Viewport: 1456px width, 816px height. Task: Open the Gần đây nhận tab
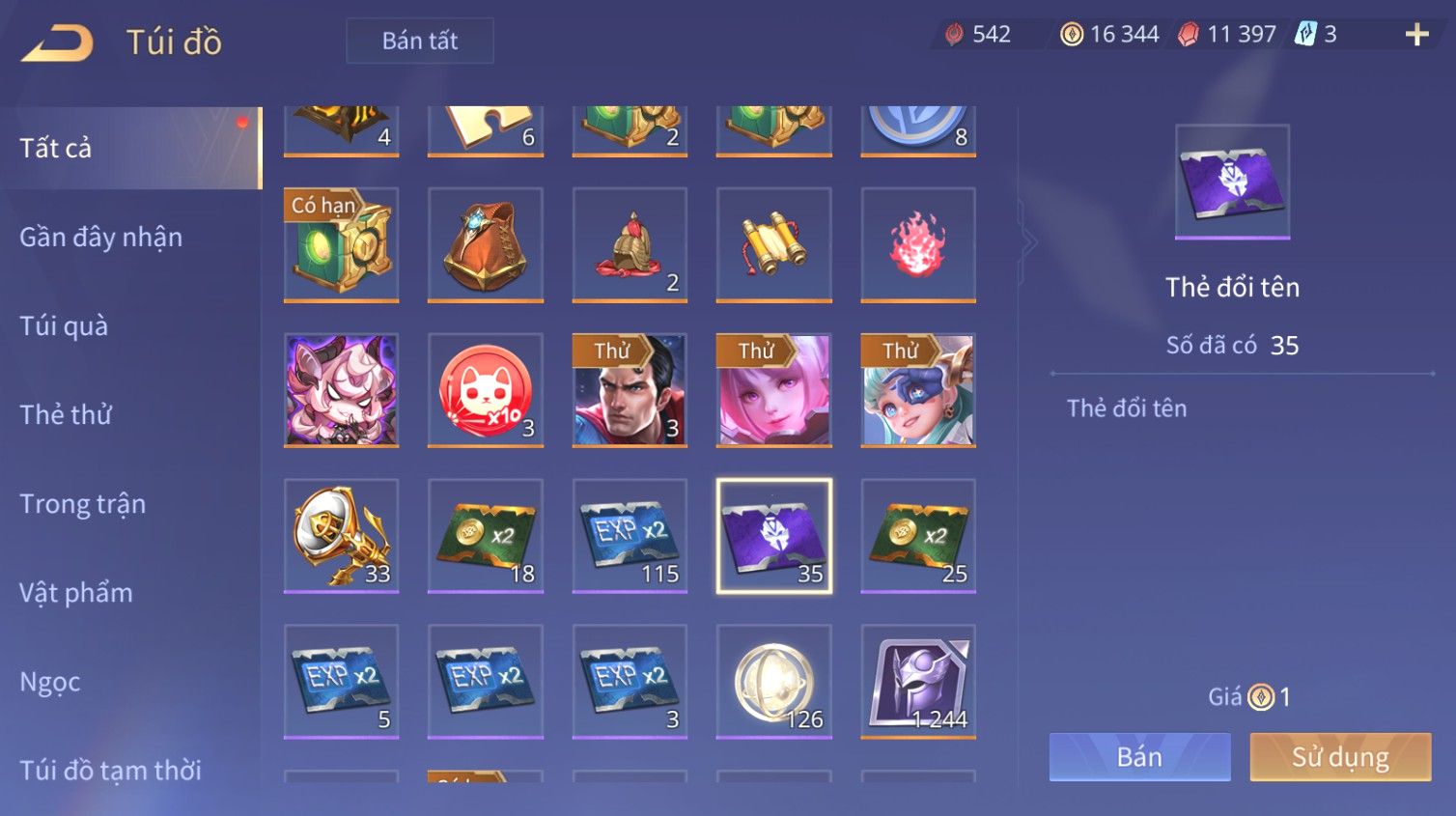point(100,237)
